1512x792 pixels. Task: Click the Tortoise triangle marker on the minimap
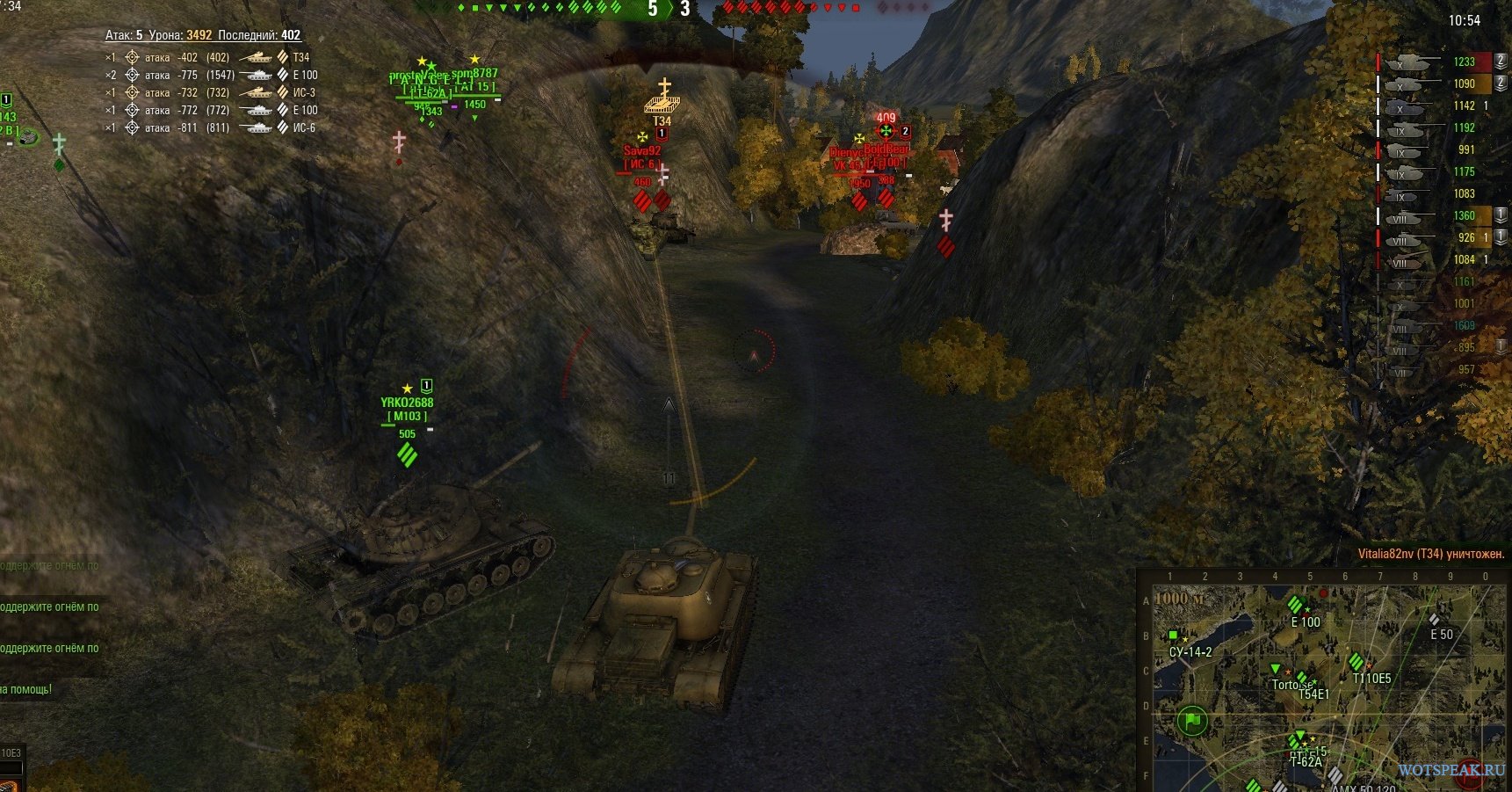(1276, 670)
